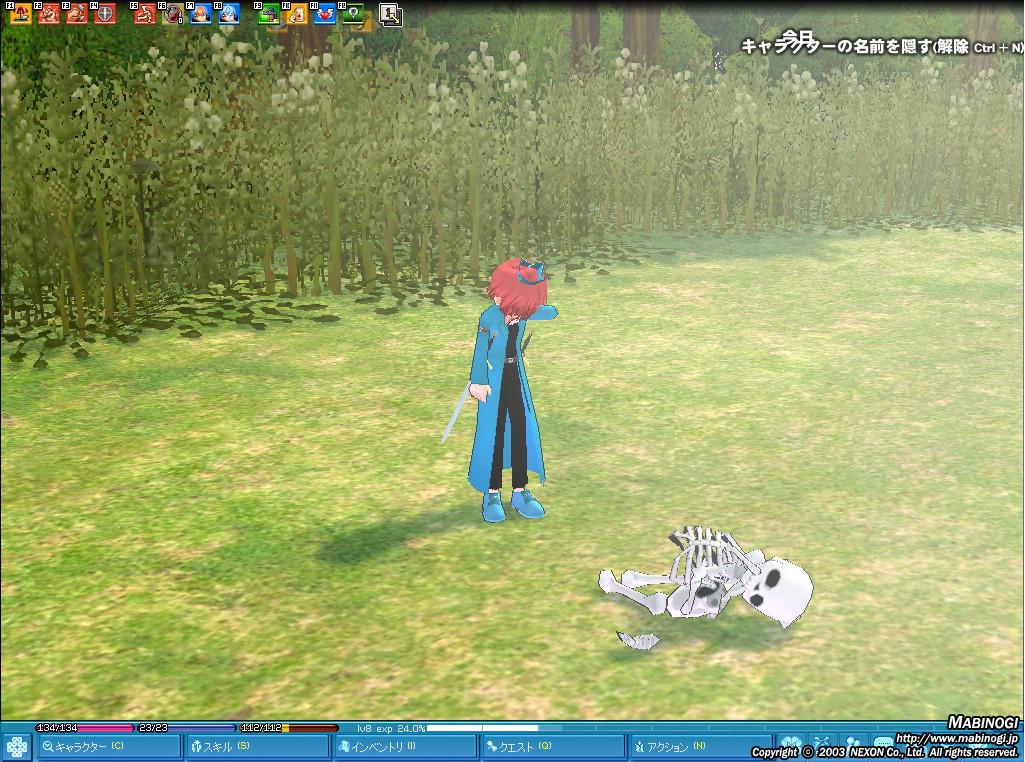Click the Celtic knot main menu button
Image resolution: width=1025 pixels, height=762 pixels.
(17, 747)
